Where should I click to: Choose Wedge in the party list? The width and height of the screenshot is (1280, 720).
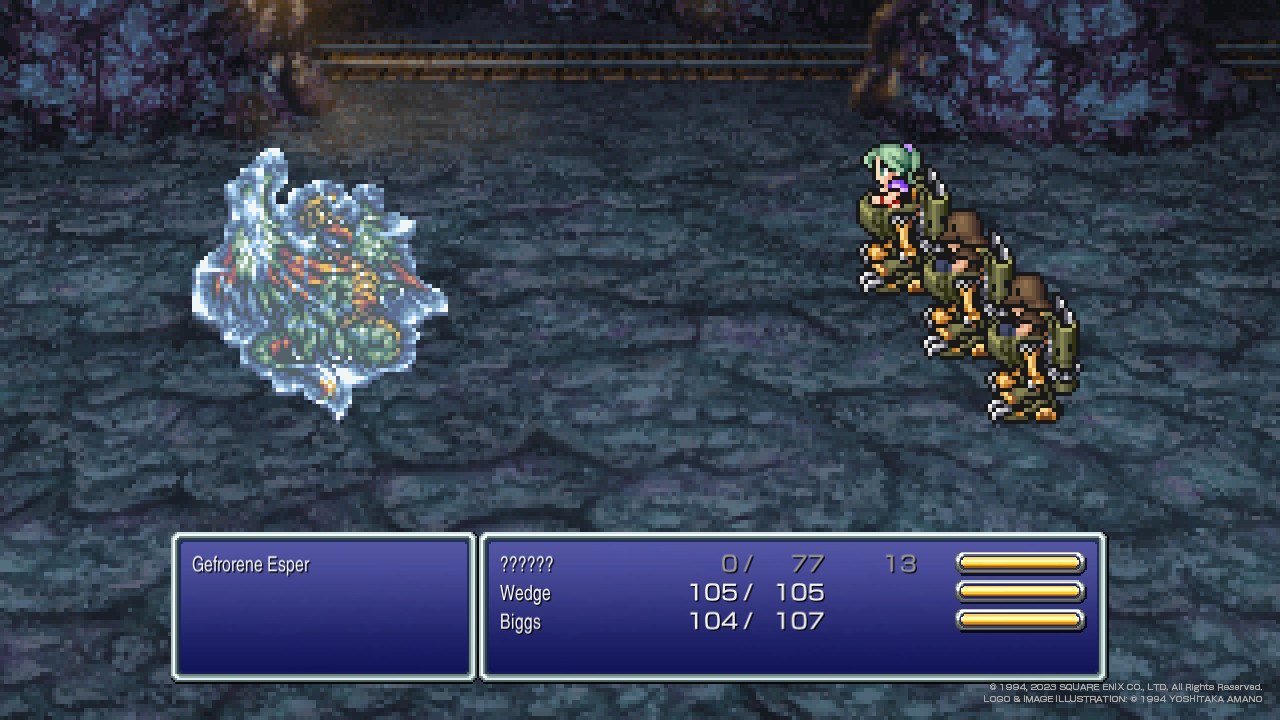coord(526,593)
